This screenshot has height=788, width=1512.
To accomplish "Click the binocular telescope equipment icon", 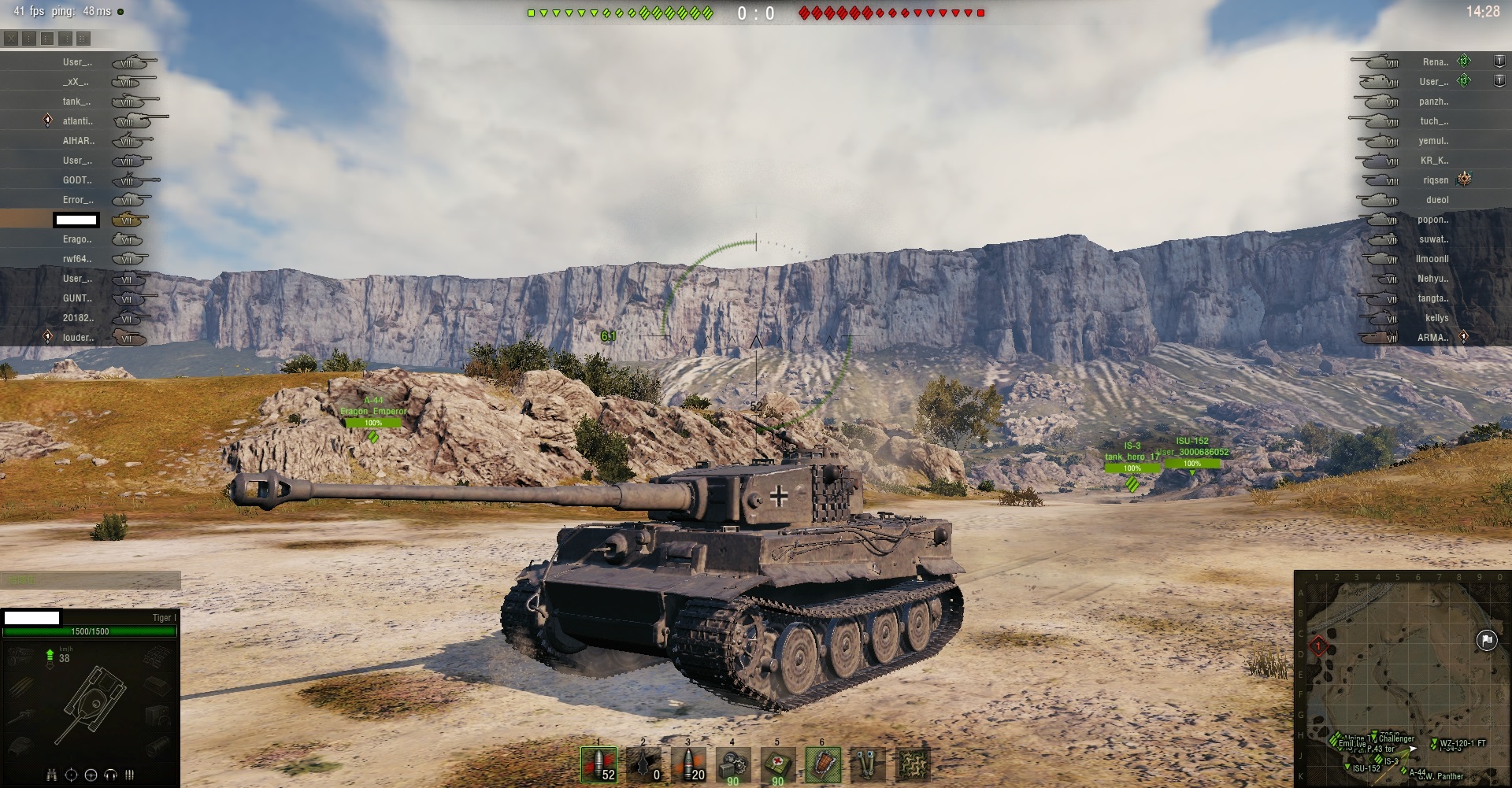I will tap(868, 764).
